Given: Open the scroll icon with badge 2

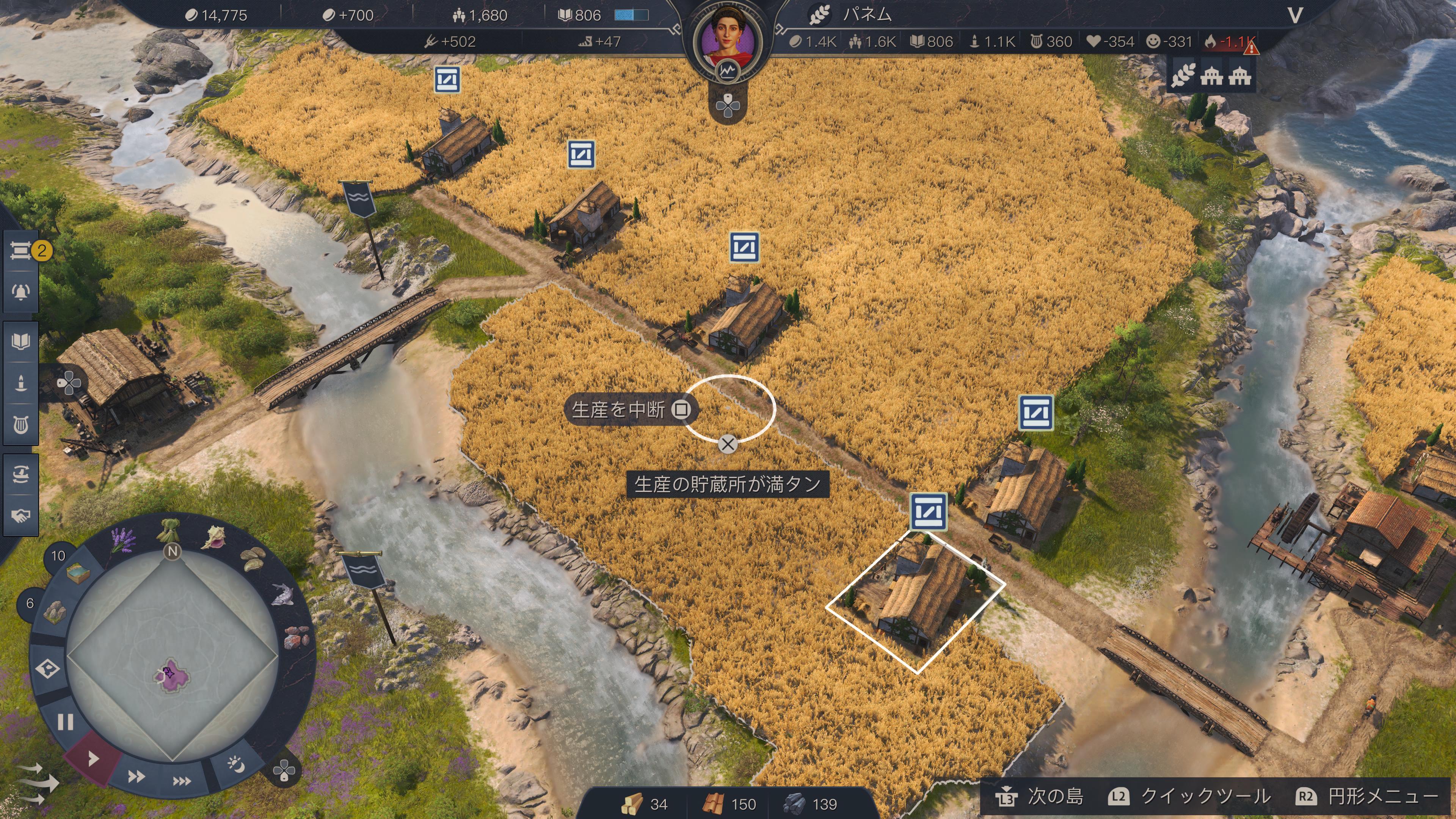Looking at the screenshot, I should (x=22, y=250).
